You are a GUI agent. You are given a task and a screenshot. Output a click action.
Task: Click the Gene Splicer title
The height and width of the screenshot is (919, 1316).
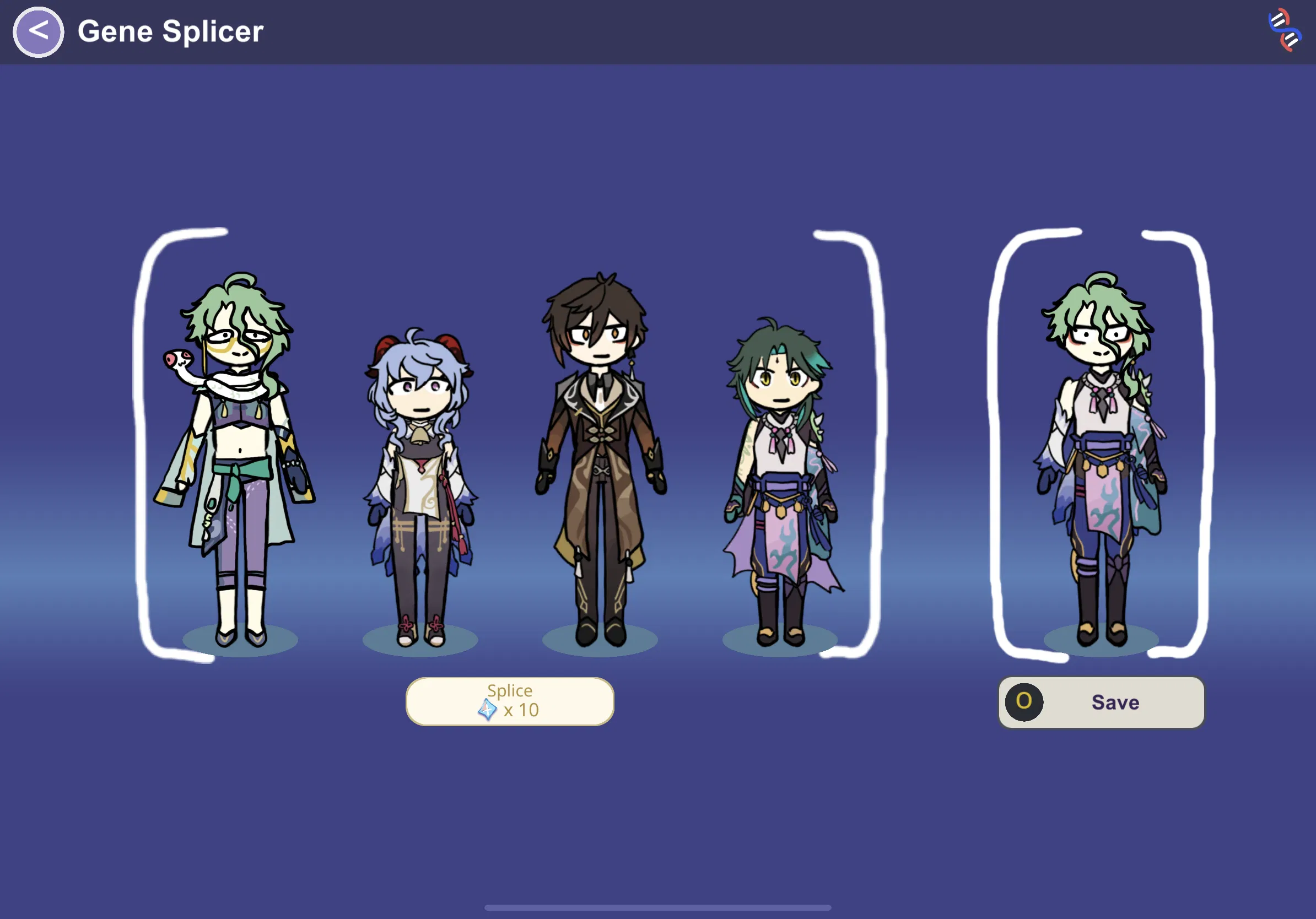click(x=170, y=31)
